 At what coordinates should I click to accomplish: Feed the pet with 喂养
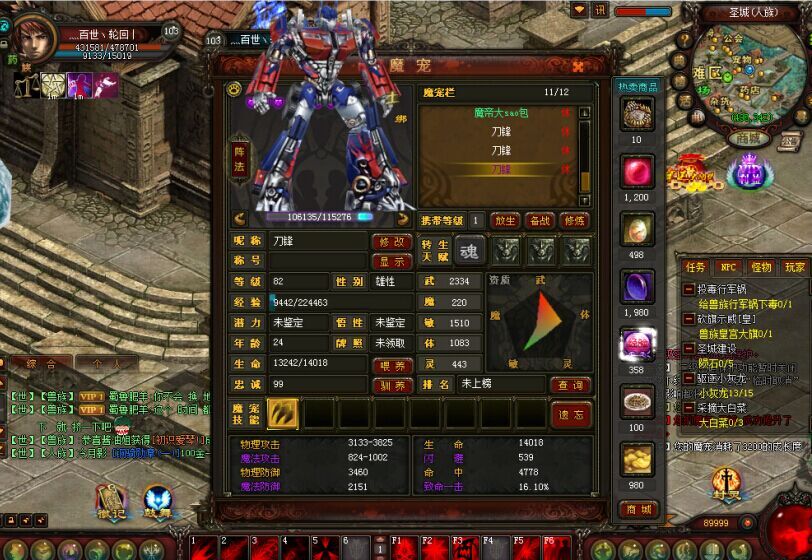[x=392, y=365]
